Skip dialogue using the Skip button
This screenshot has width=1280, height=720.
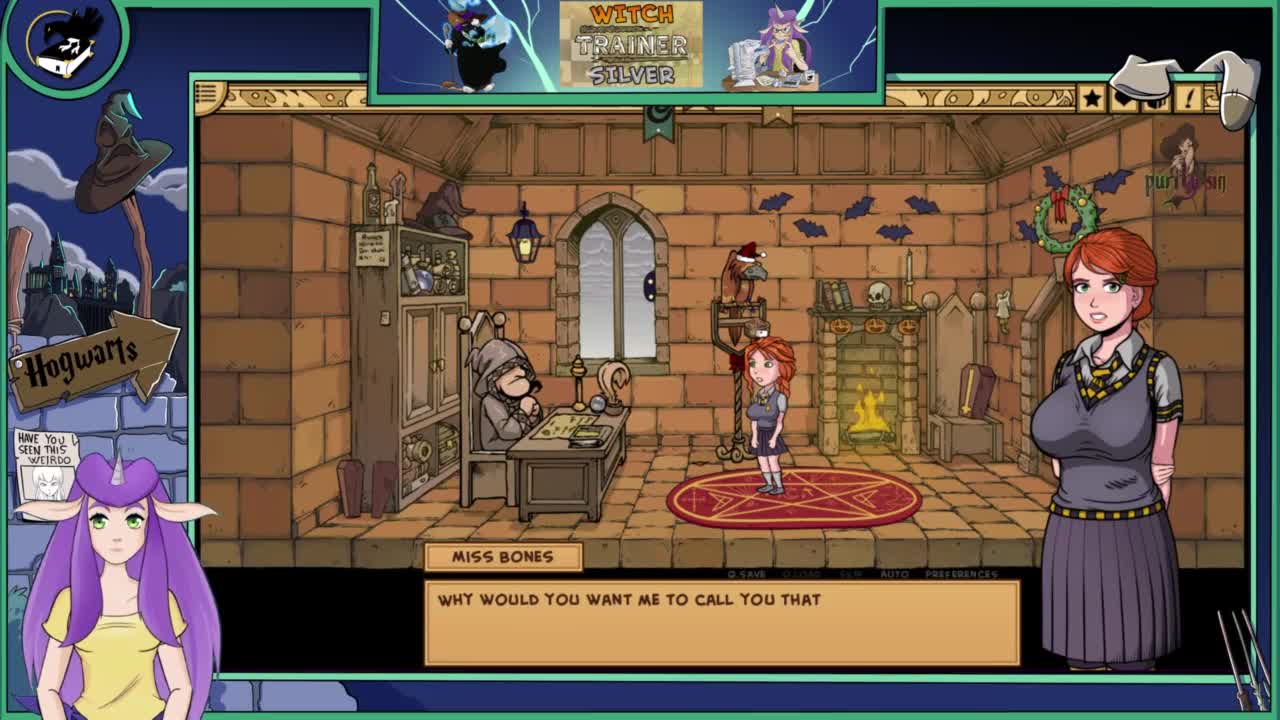850,574
